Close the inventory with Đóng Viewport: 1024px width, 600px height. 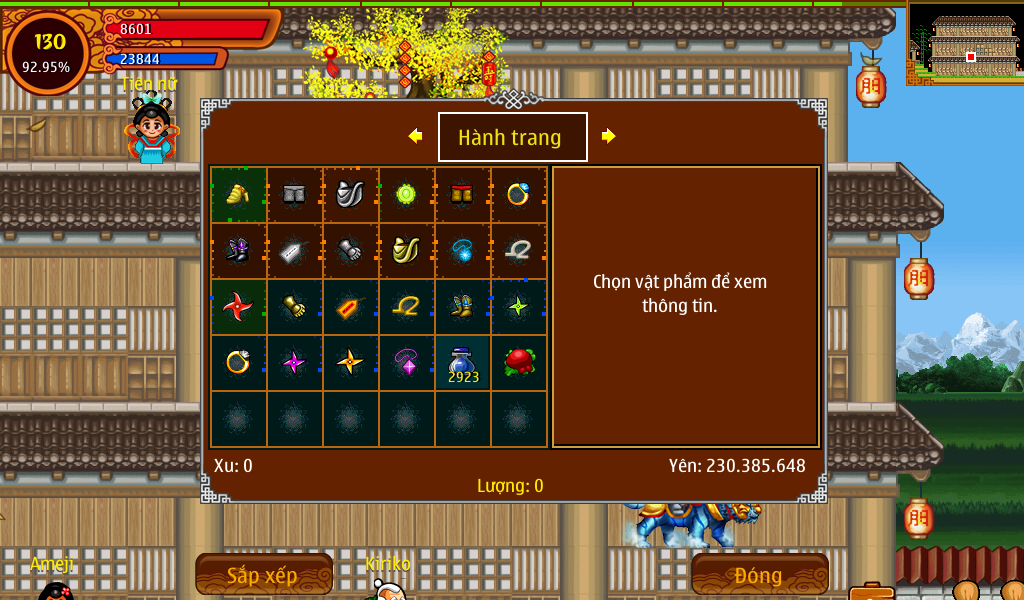[x=759, y=575]
